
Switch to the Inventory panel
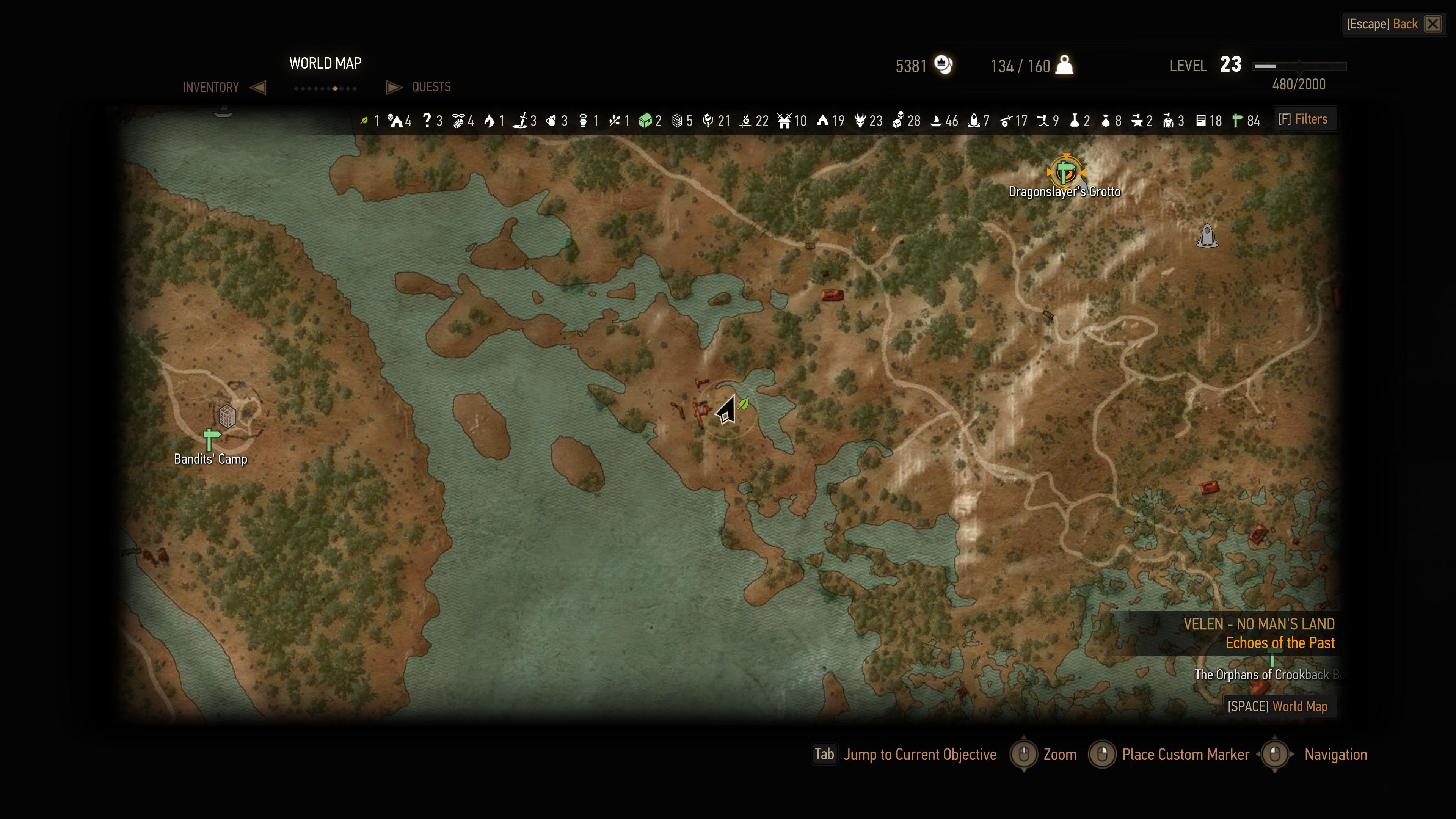click(x=210, y=88)
